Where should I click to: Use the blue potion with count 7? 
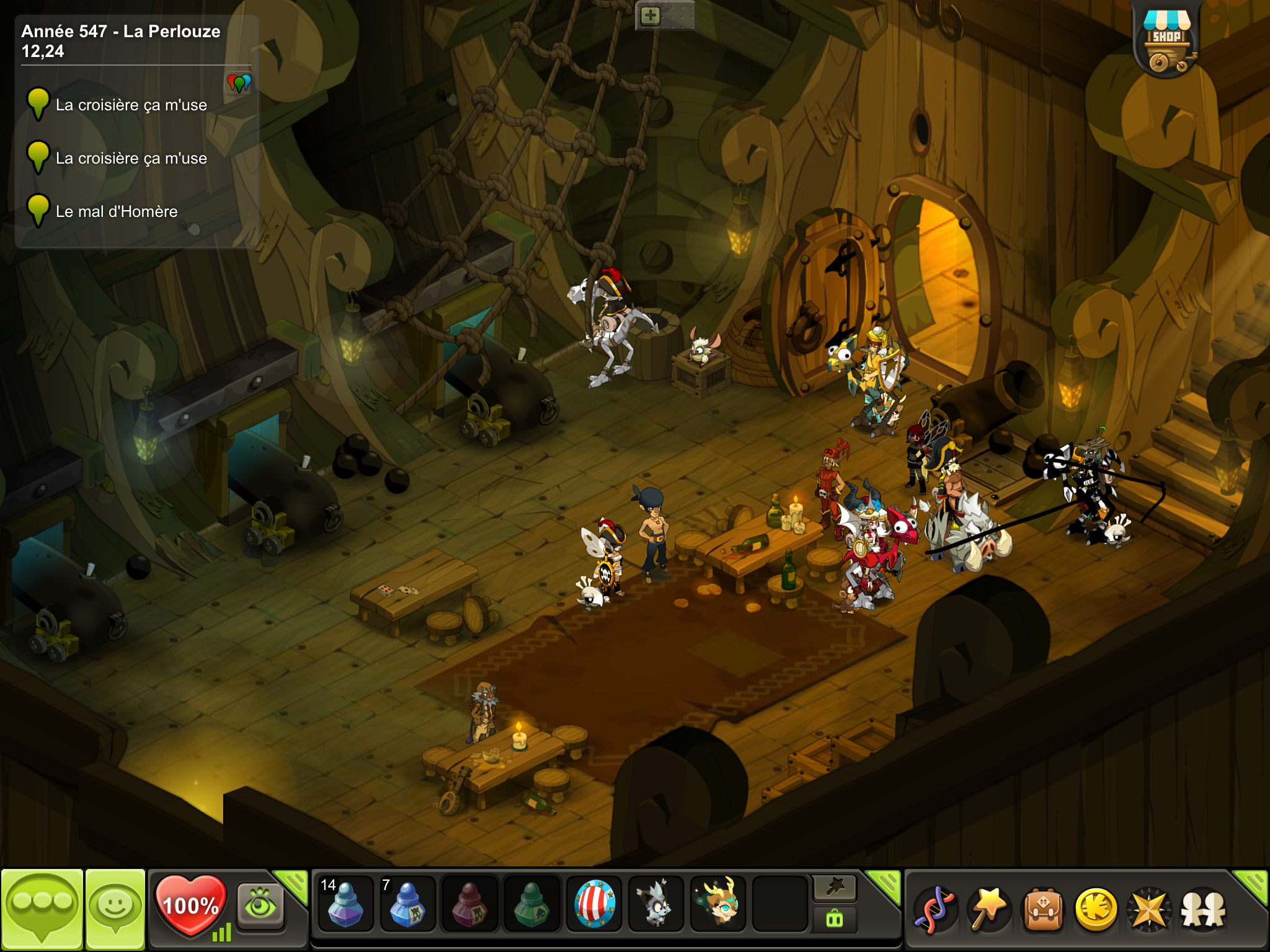click(407, 904)
